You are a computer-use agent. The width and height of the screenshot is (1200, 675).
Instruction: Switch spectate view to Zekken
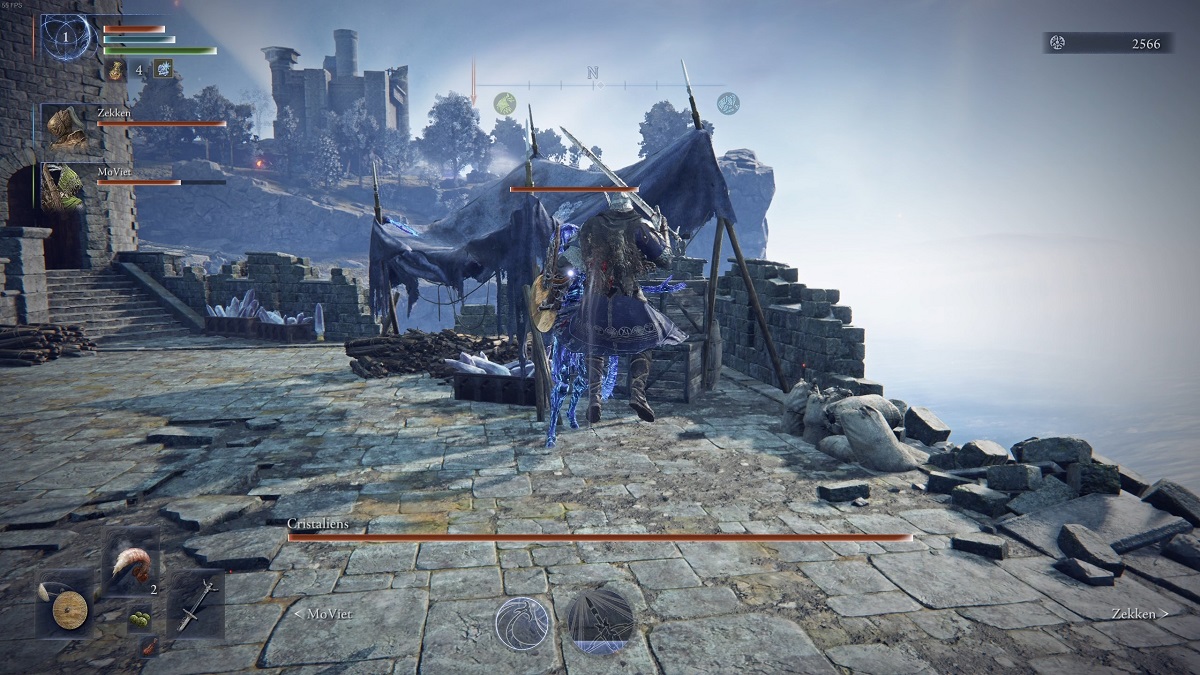[1138, 613]
